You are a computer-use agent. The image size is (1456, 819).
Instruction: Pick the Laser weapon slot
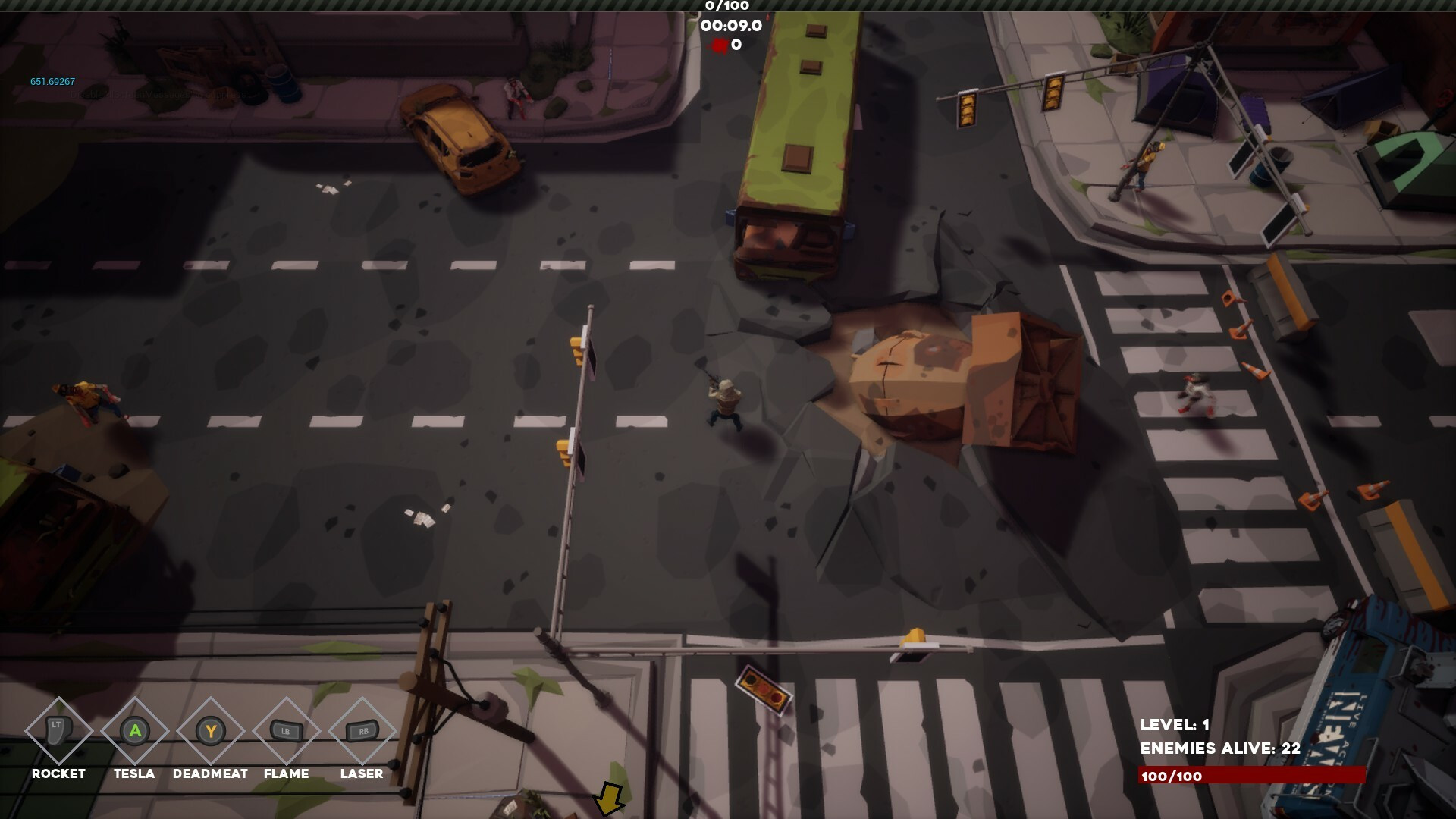pyautogui.click(x=362, y=731)
